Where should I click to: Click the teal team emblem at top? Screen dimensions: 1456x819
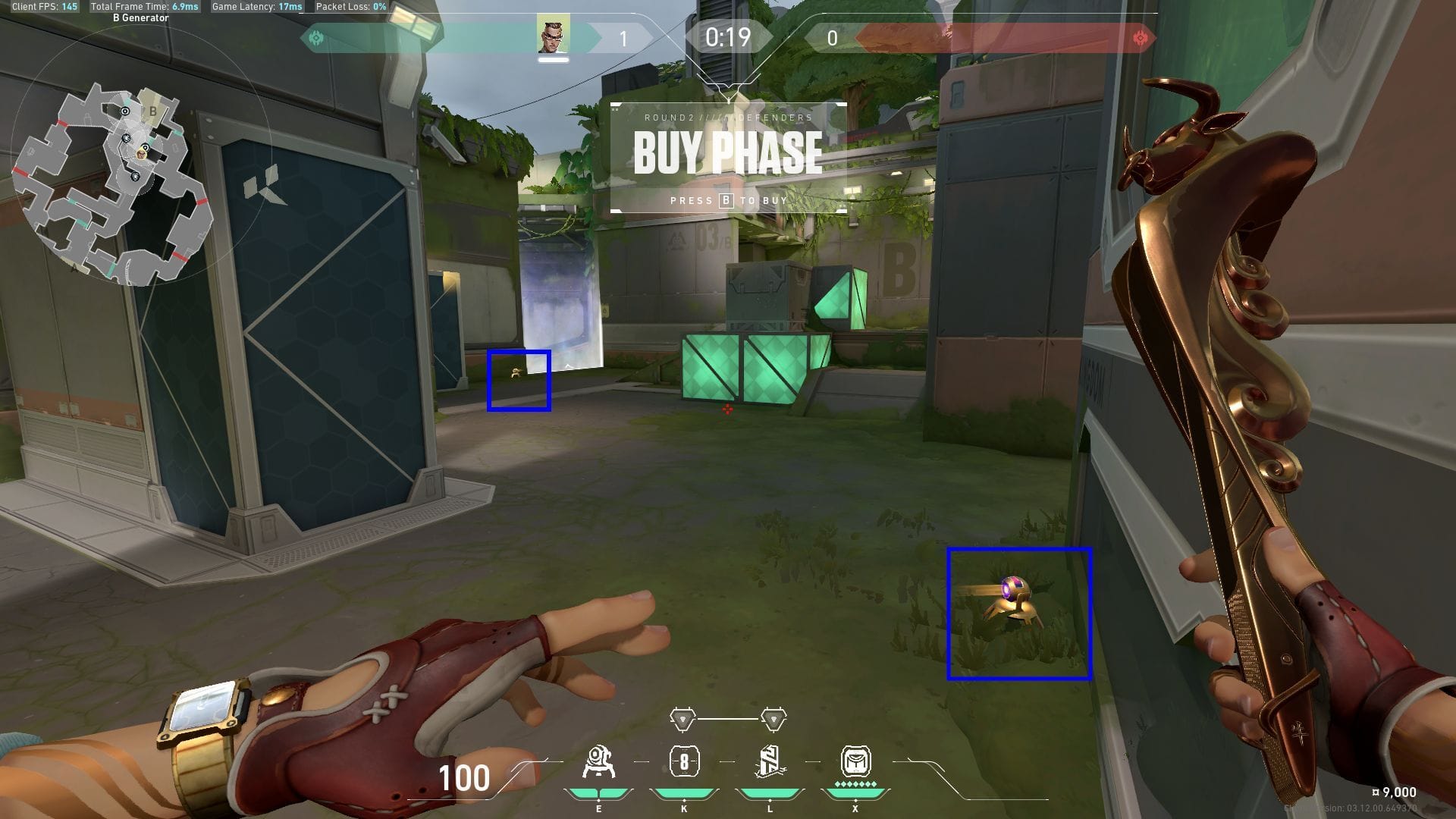point(316,37)
